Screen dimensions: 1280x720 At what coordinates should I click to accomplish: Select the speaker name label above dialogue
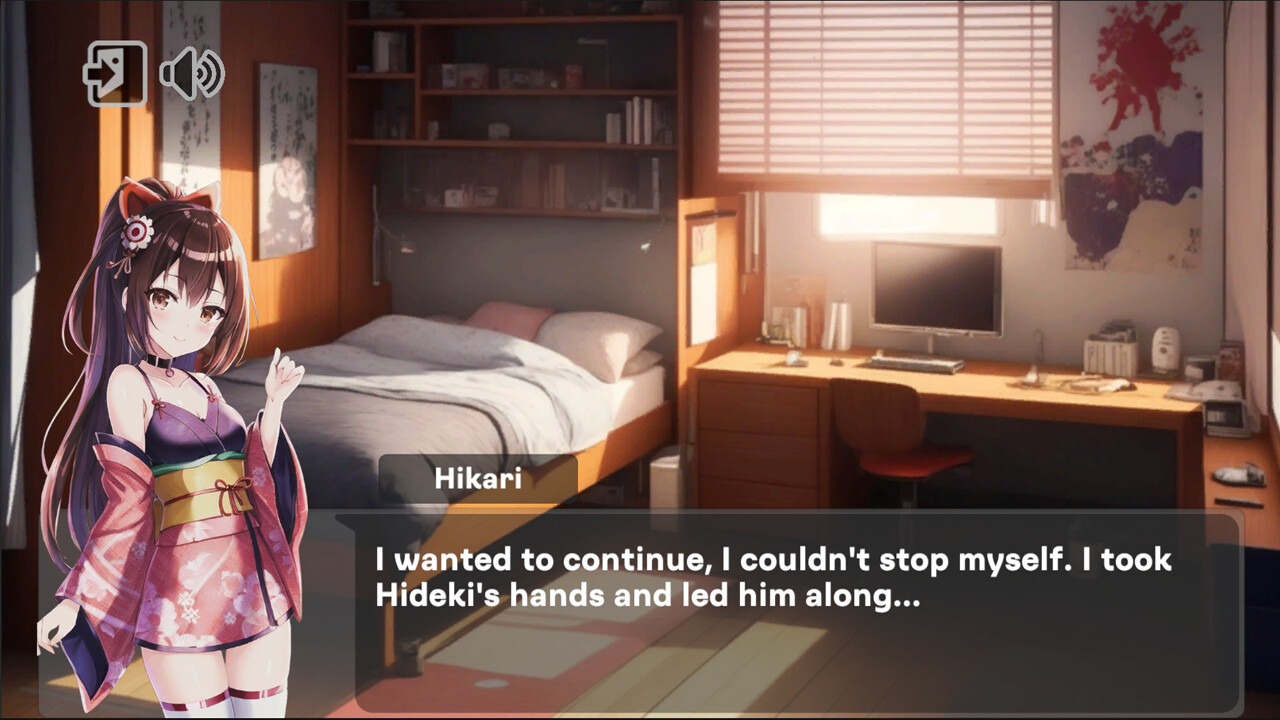click(x=480, y=479)
